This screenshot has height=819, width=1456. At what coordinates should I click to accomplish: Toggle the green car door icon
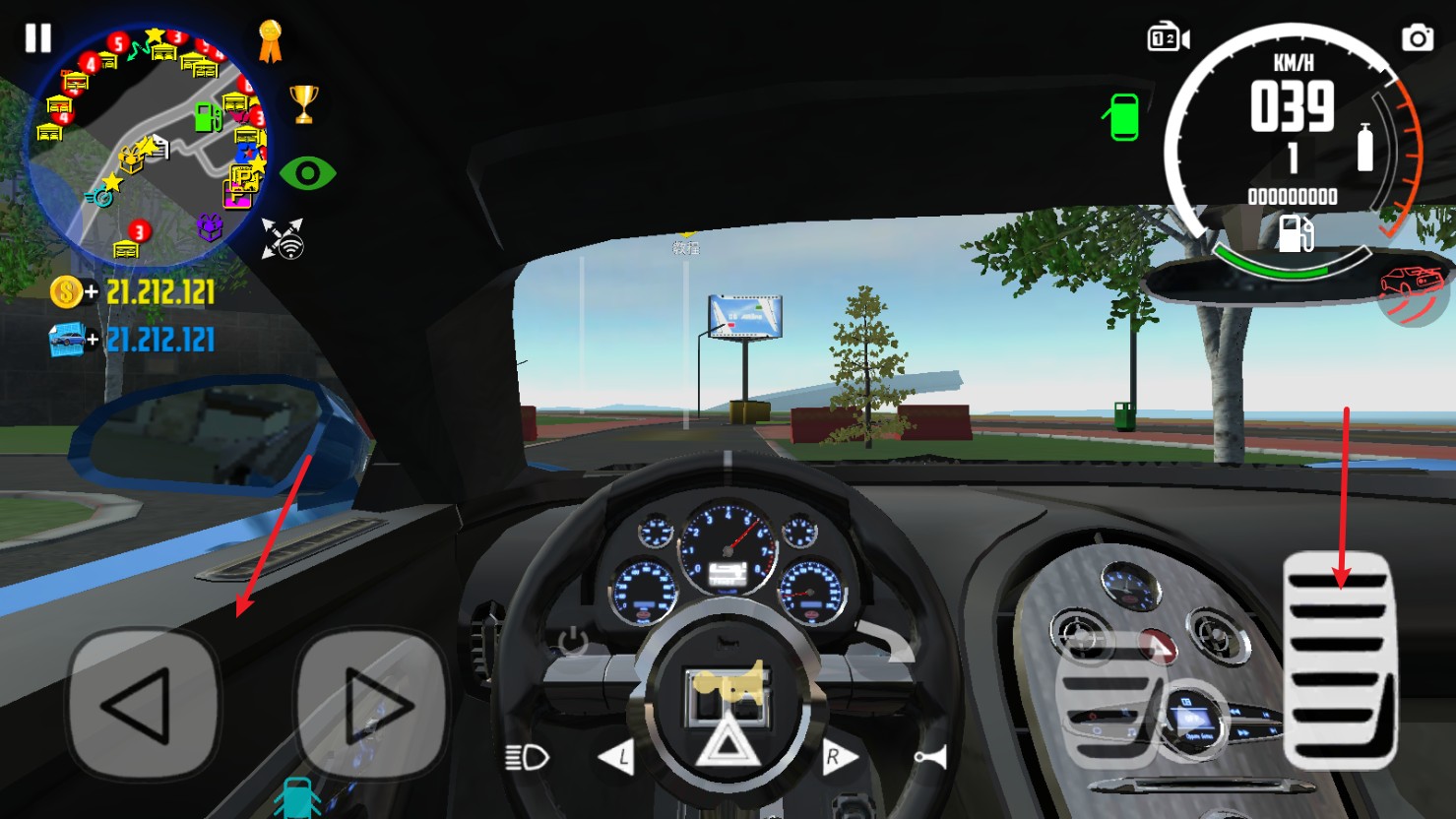pyautogui.click(x=1122, y=117)
